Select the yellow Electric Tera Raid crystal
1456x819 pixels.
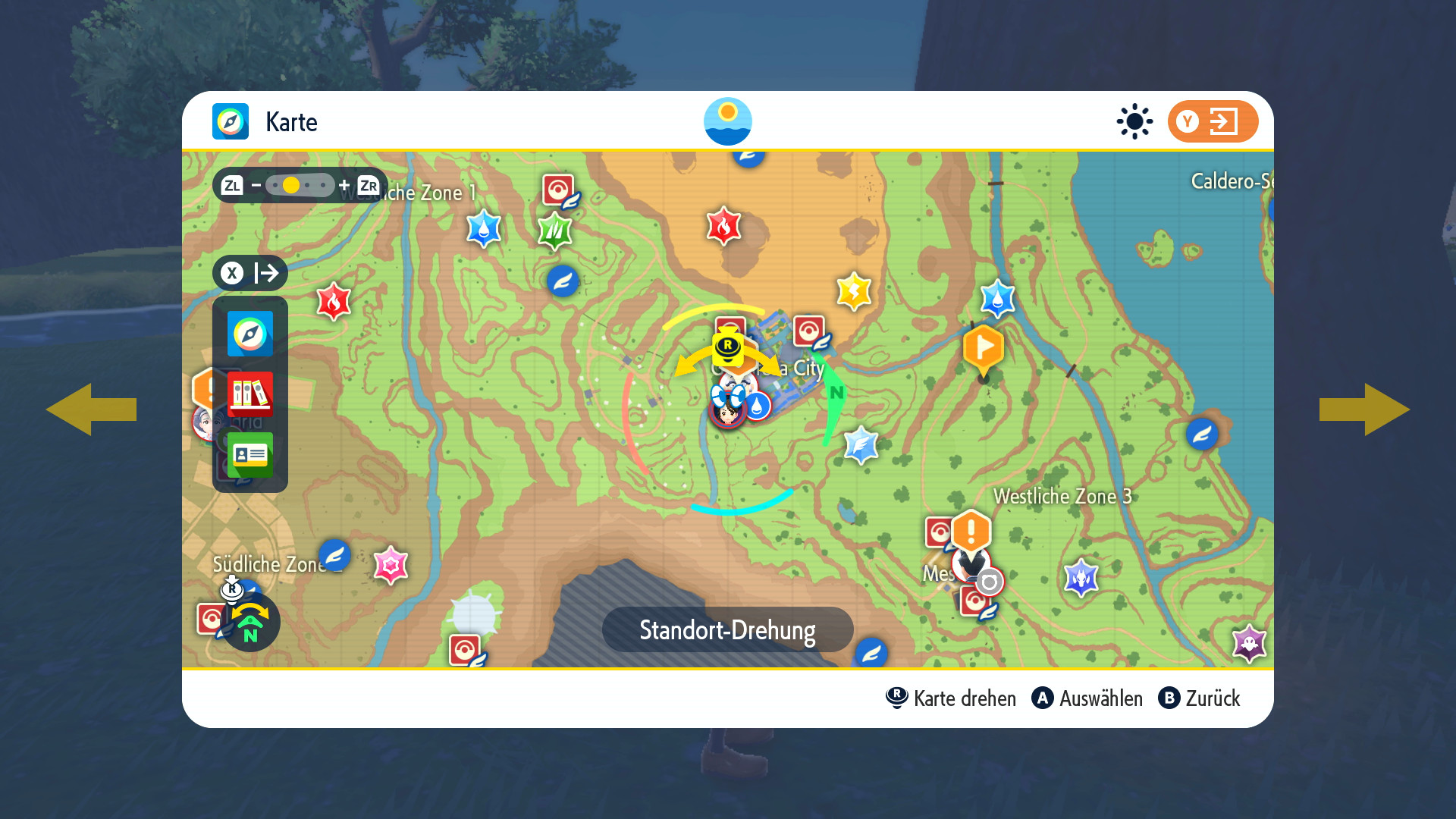(854, 291)
